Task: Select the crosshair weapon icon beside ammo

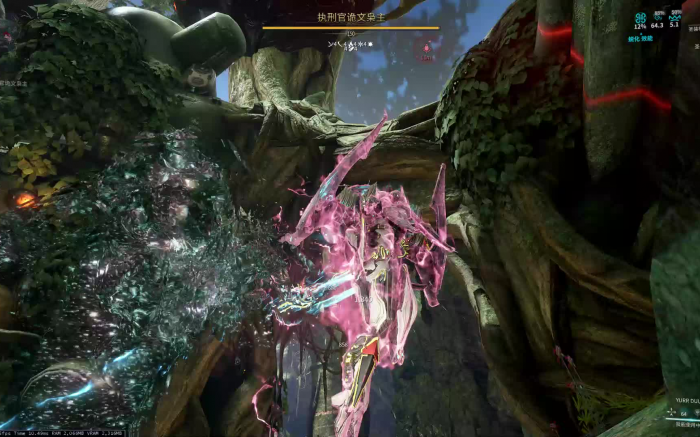Action: coord(672,412)
